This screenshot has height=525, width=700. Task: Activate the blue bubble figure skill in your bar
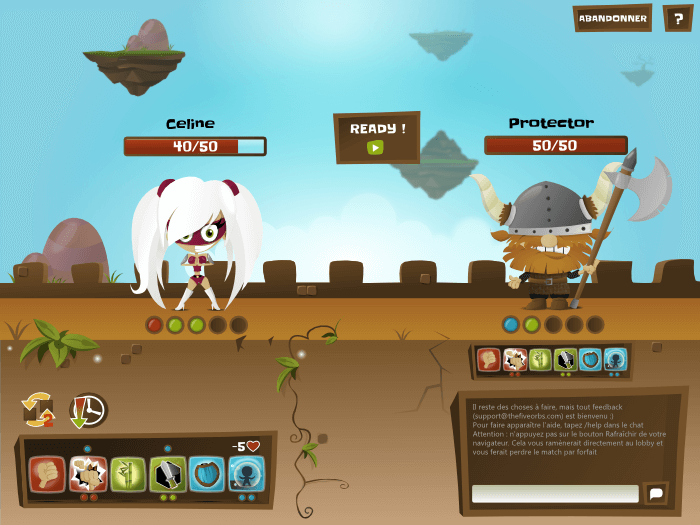[246, 472]
